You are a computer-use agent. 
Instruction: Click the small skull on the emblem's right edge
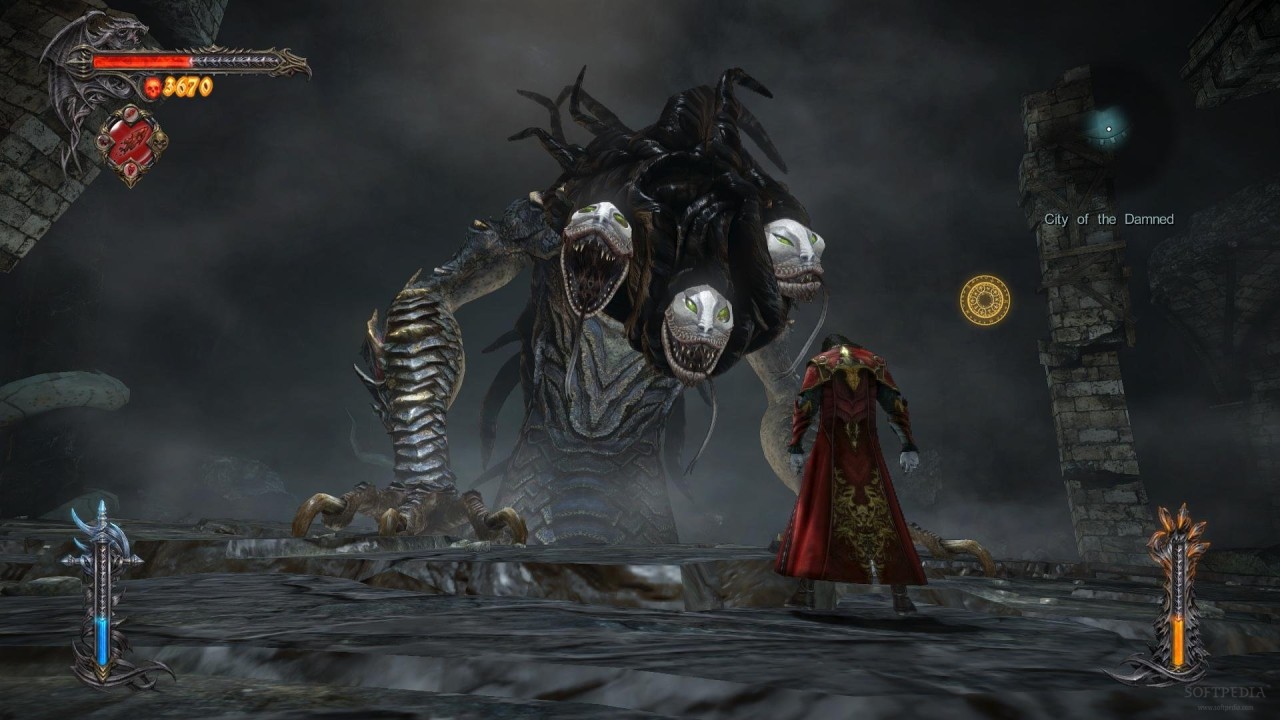click(160, 141)
